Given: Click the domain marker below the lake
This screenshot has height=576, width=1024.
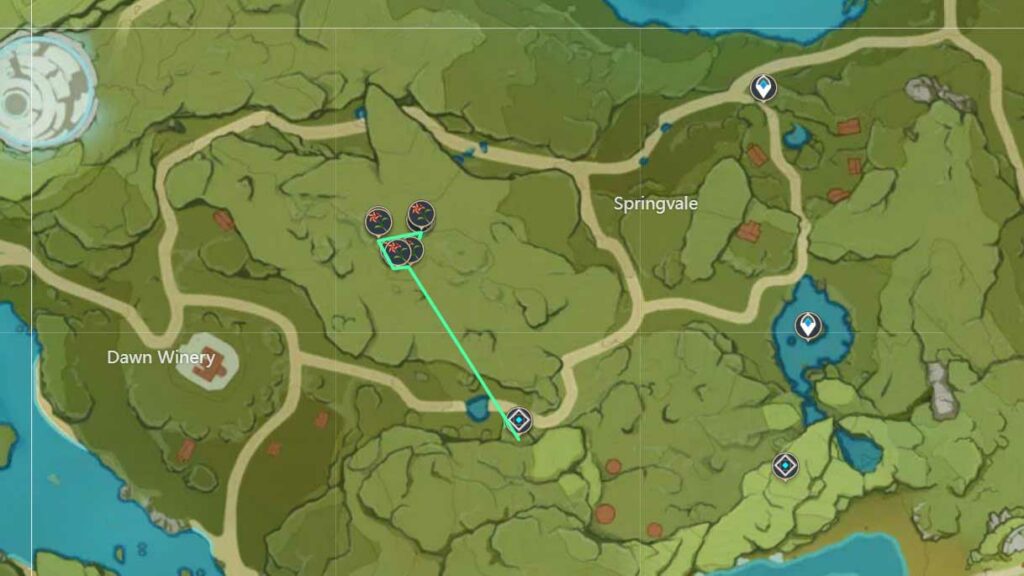Looking at the screenshot, I should click(786, 465).
